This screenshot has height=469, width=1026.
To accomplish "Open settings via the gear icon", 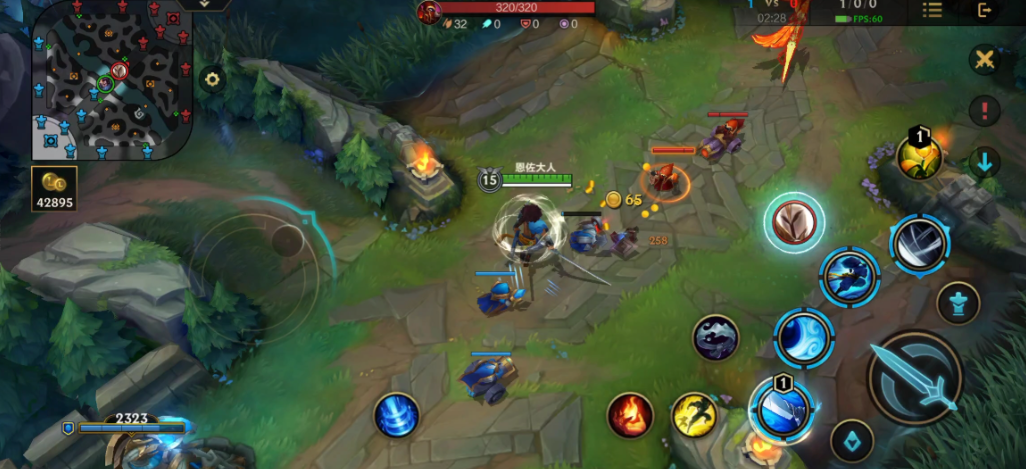I will [x=211, y=80].
